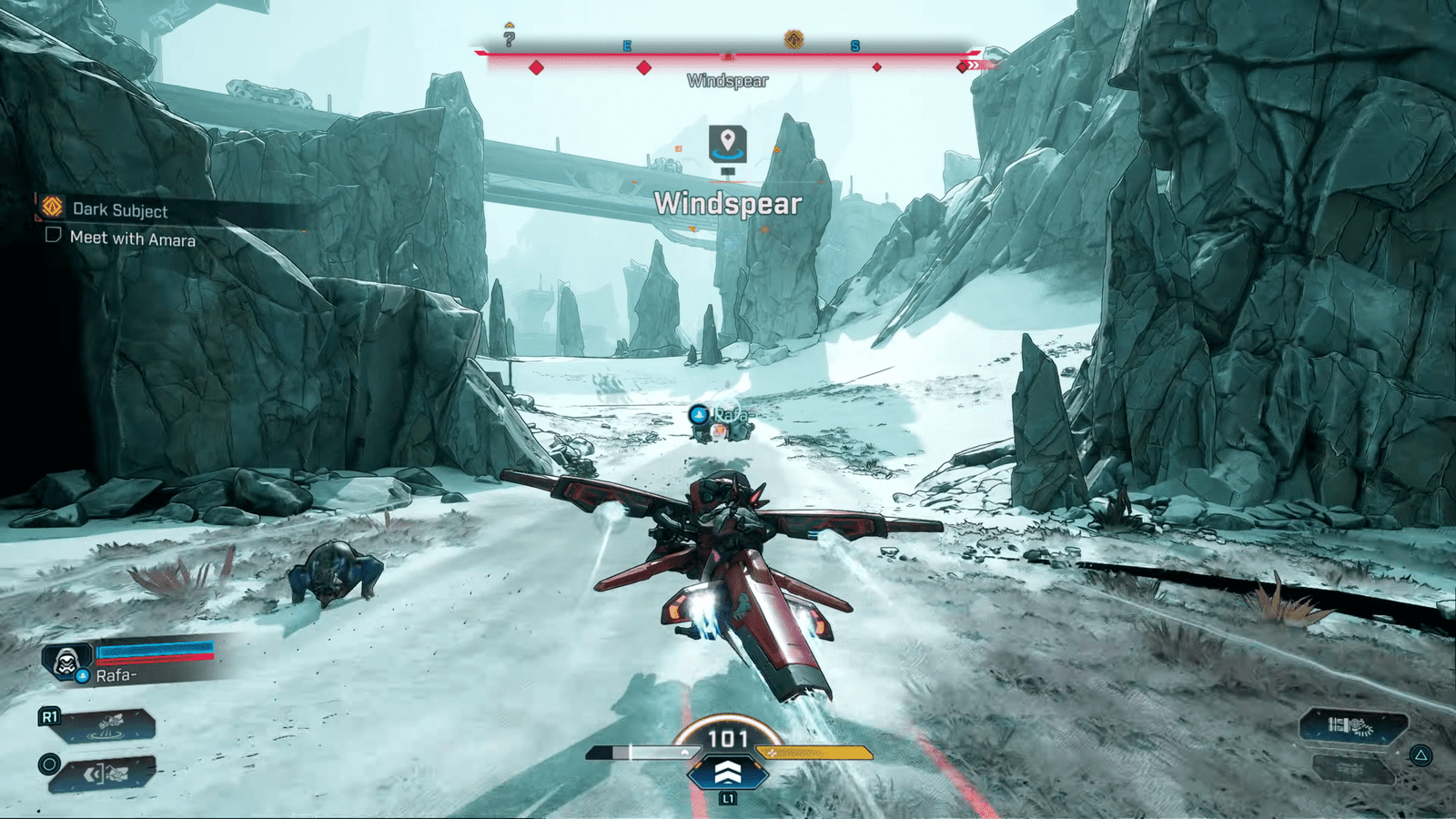Select the active grenade equipment slot
This screenshot has height=819, width=1456.
click(1353, 725)
